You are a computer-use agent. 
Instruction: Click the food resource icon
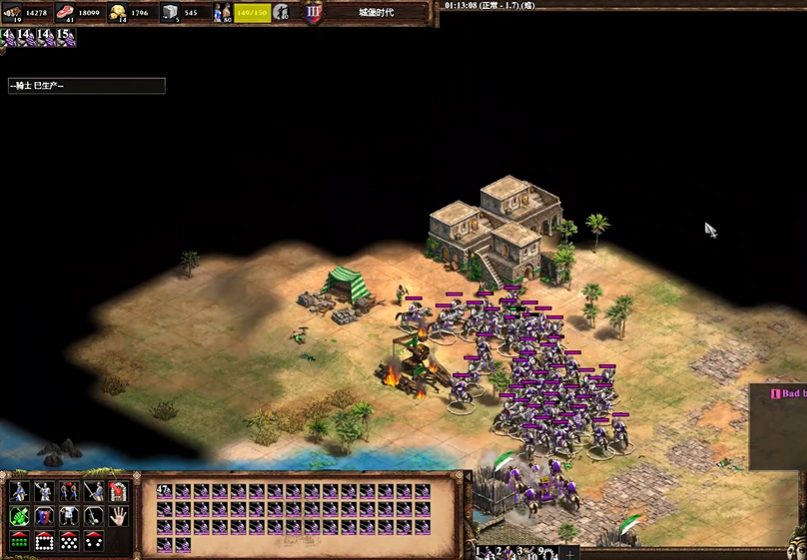(66, 13)
